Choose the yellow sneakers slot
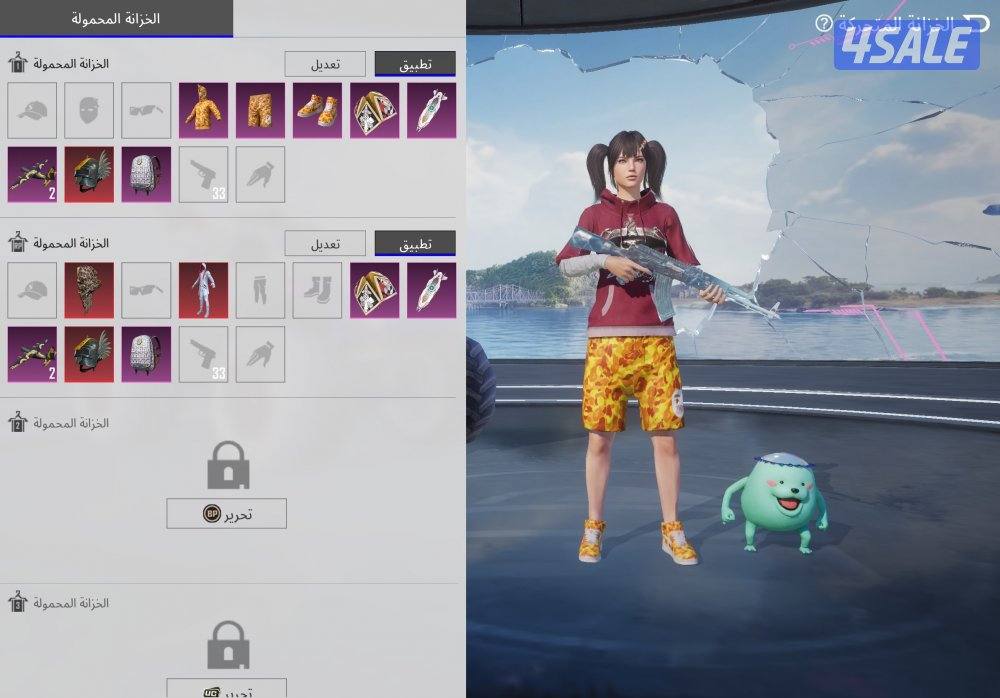 point(318,110)
